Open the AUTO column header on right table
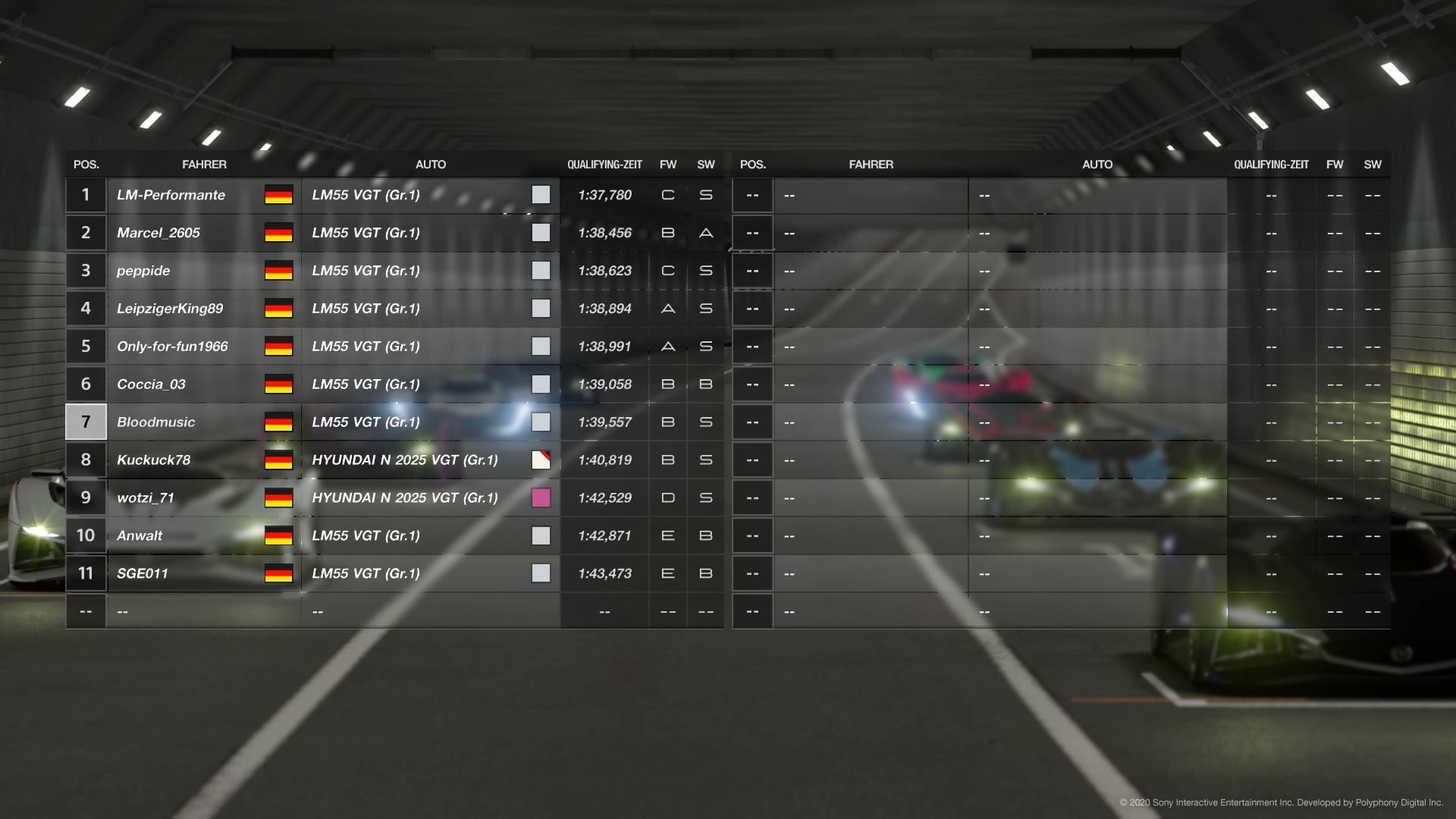 click(1097, 164)
